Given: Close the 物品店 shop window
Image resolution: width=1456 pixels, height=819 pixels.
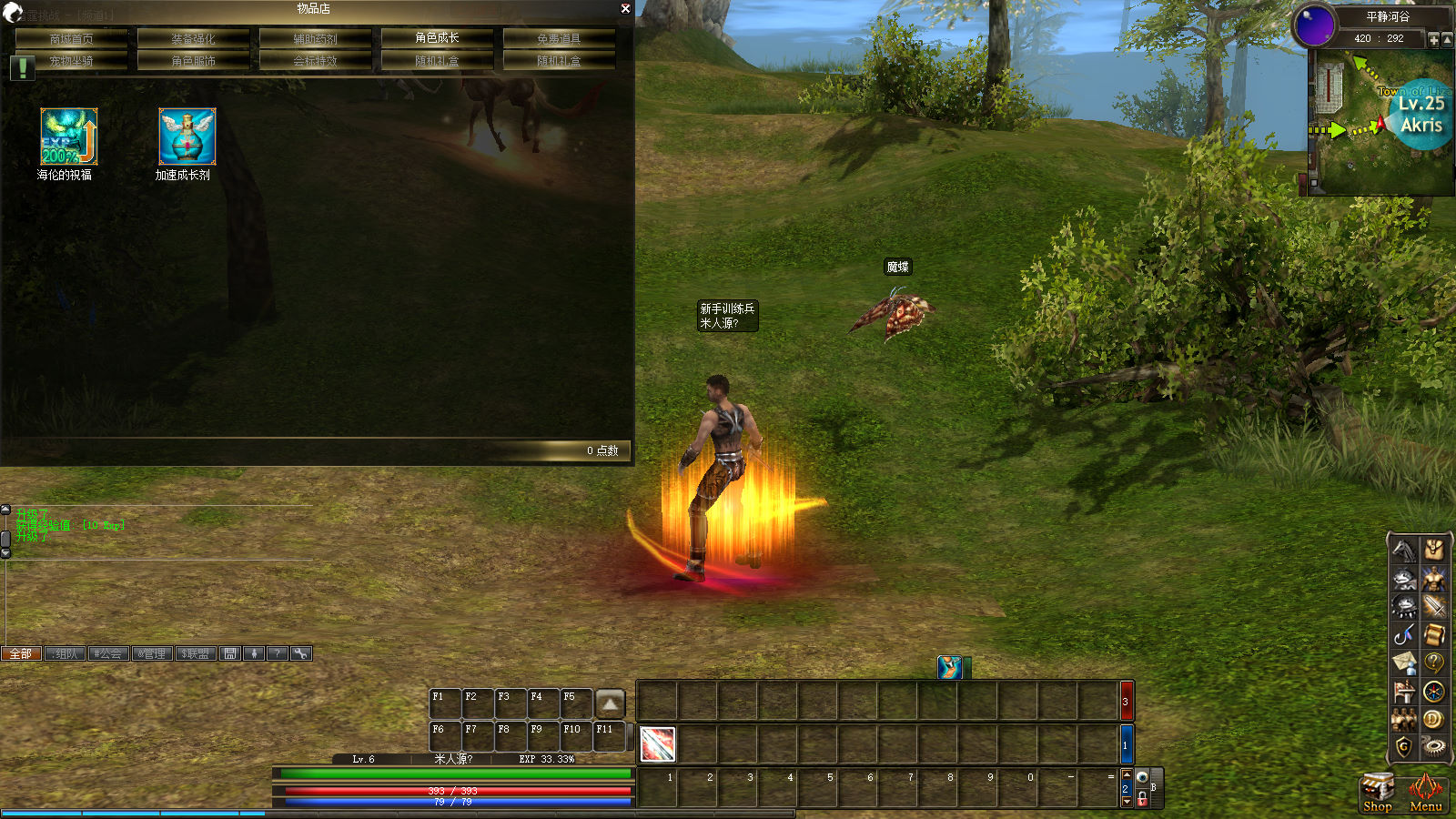Looking at the screenshot, I should click(625, 8).
